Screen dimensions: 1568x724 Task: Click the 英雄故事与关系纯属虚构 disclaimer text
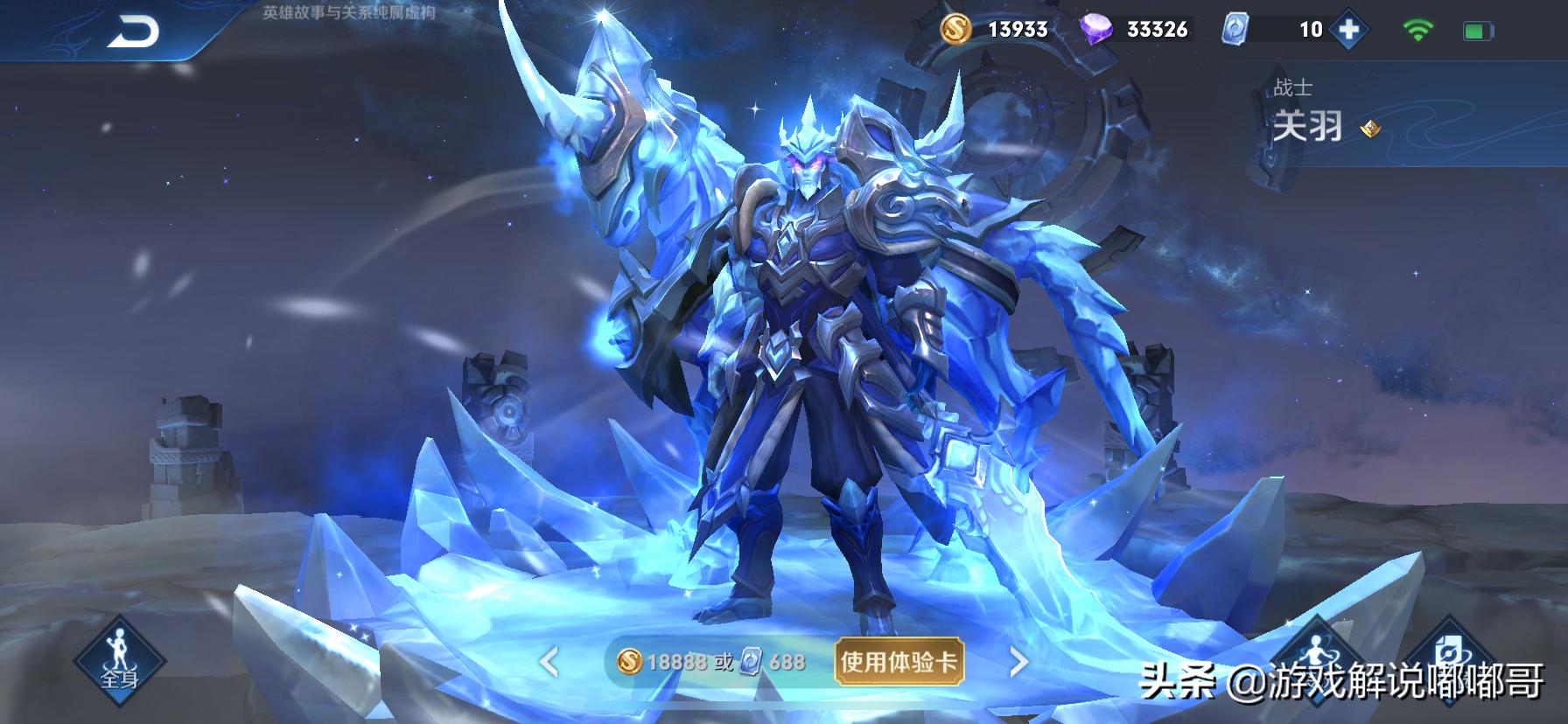349,13
